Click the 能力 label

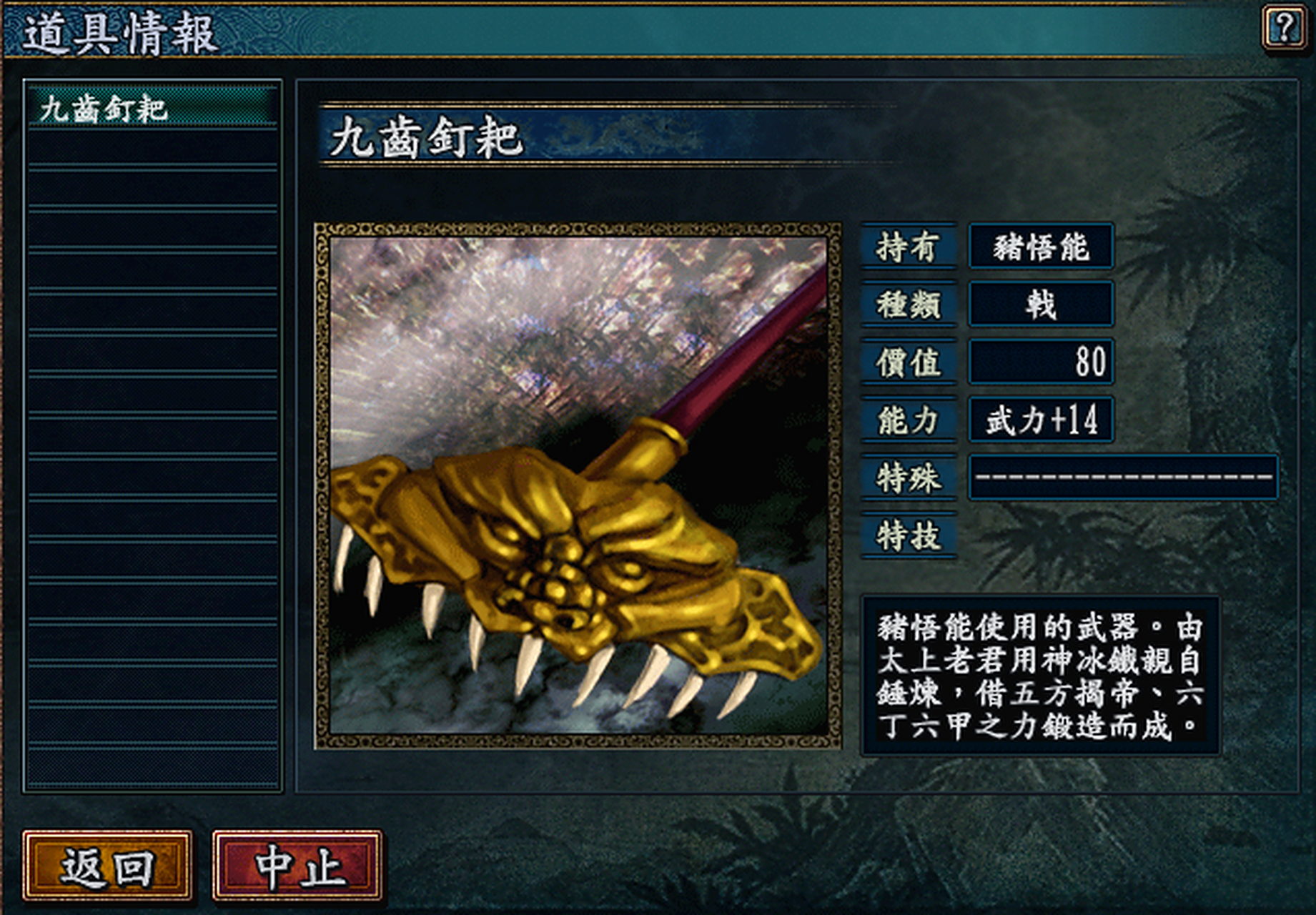tap(907, 418)
